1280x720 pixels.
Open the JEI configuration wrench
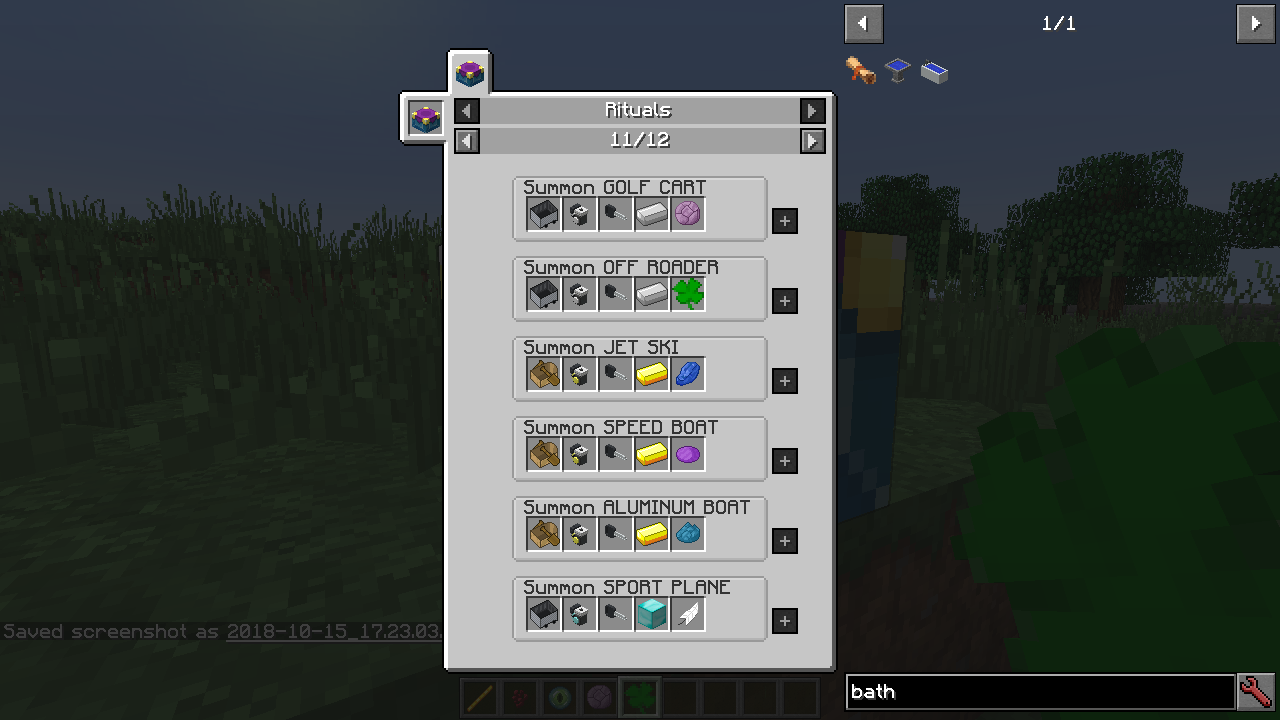click(1256, 691)
